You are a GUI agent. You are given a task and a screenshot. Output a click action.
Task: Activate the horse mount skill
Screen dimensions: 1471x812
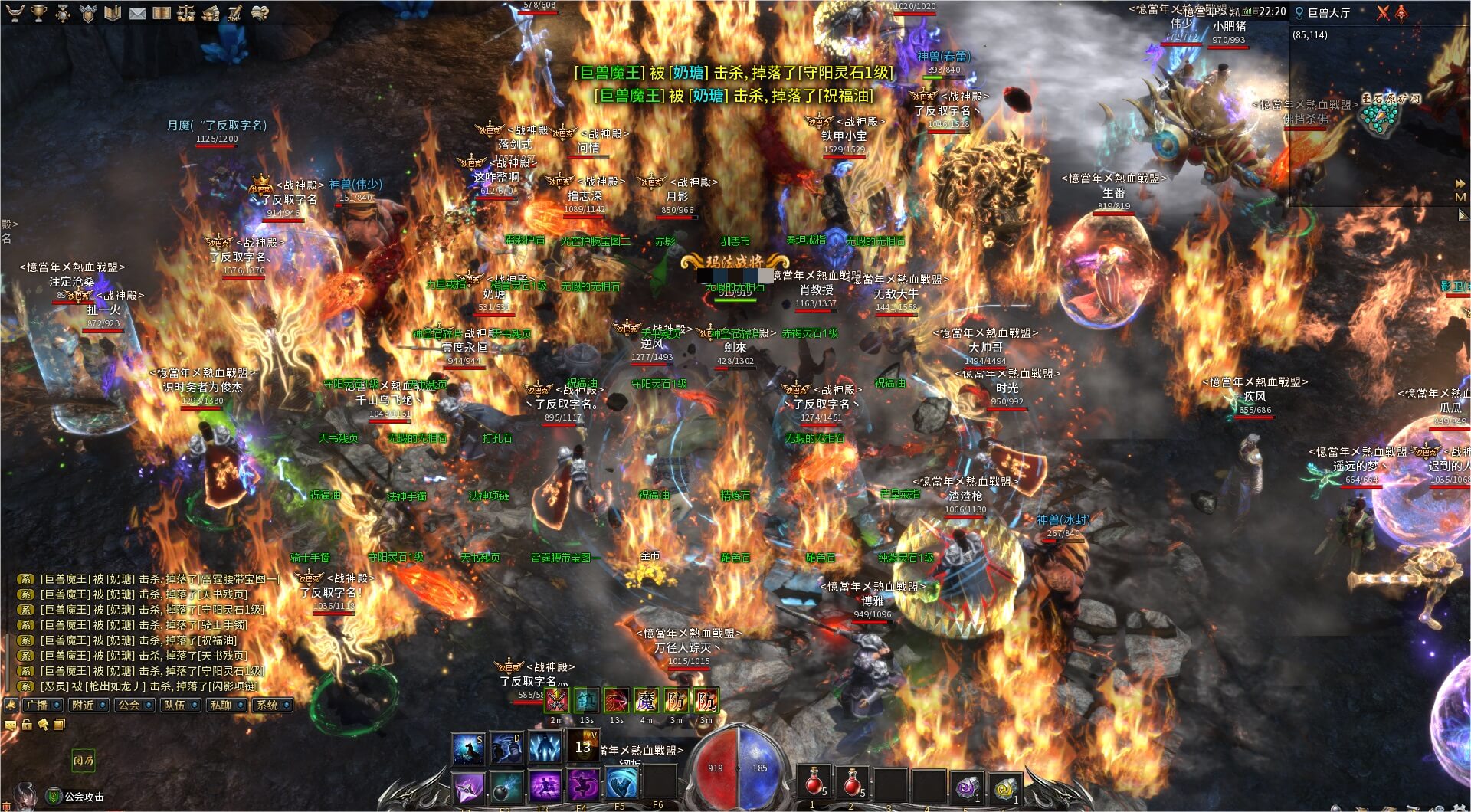pyautogui.click(x=467, y=748)
